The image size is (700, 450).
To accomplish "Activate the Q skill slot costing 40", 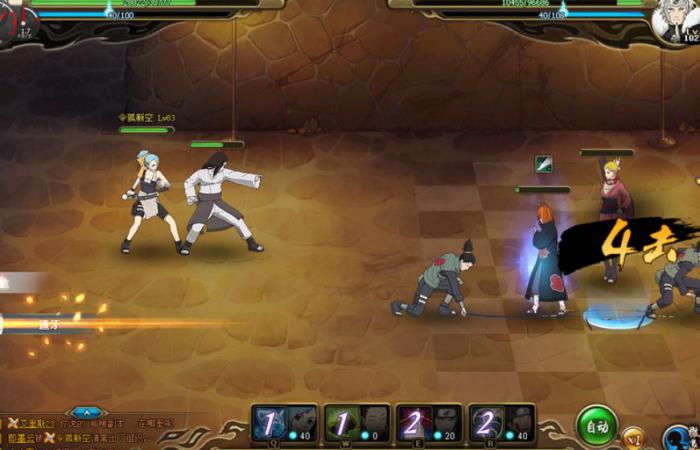I will coord(285,423).
